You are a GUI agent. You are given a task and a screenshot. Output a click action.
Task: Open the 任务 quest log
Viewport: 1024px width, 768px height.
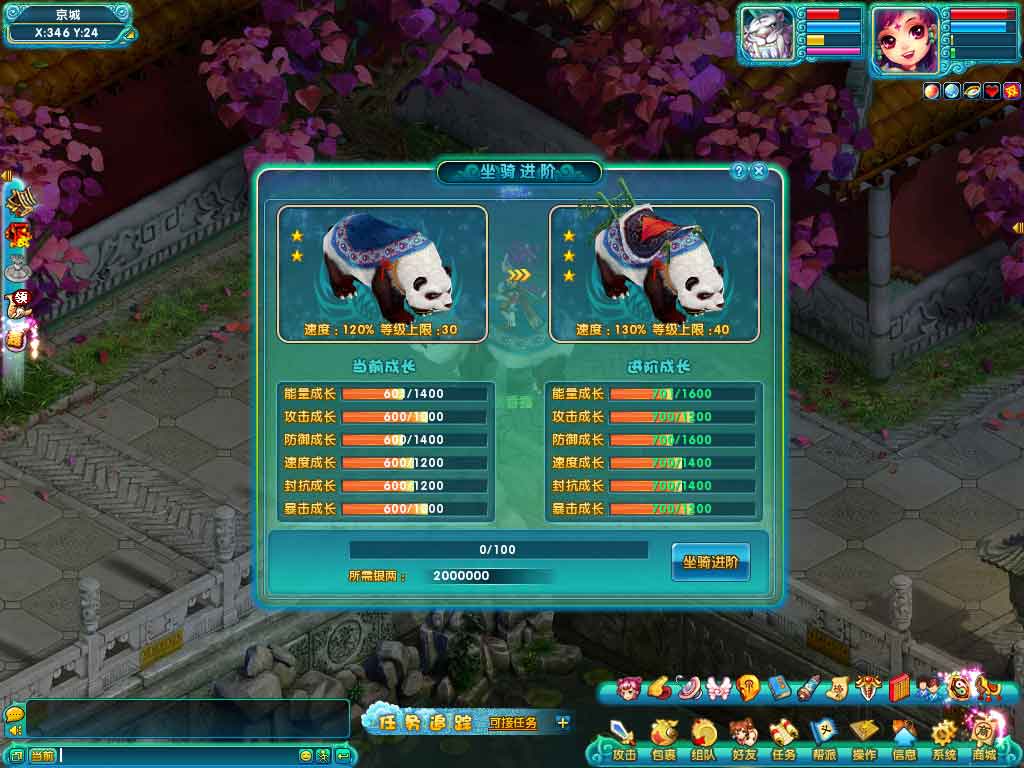click(783, 740)
